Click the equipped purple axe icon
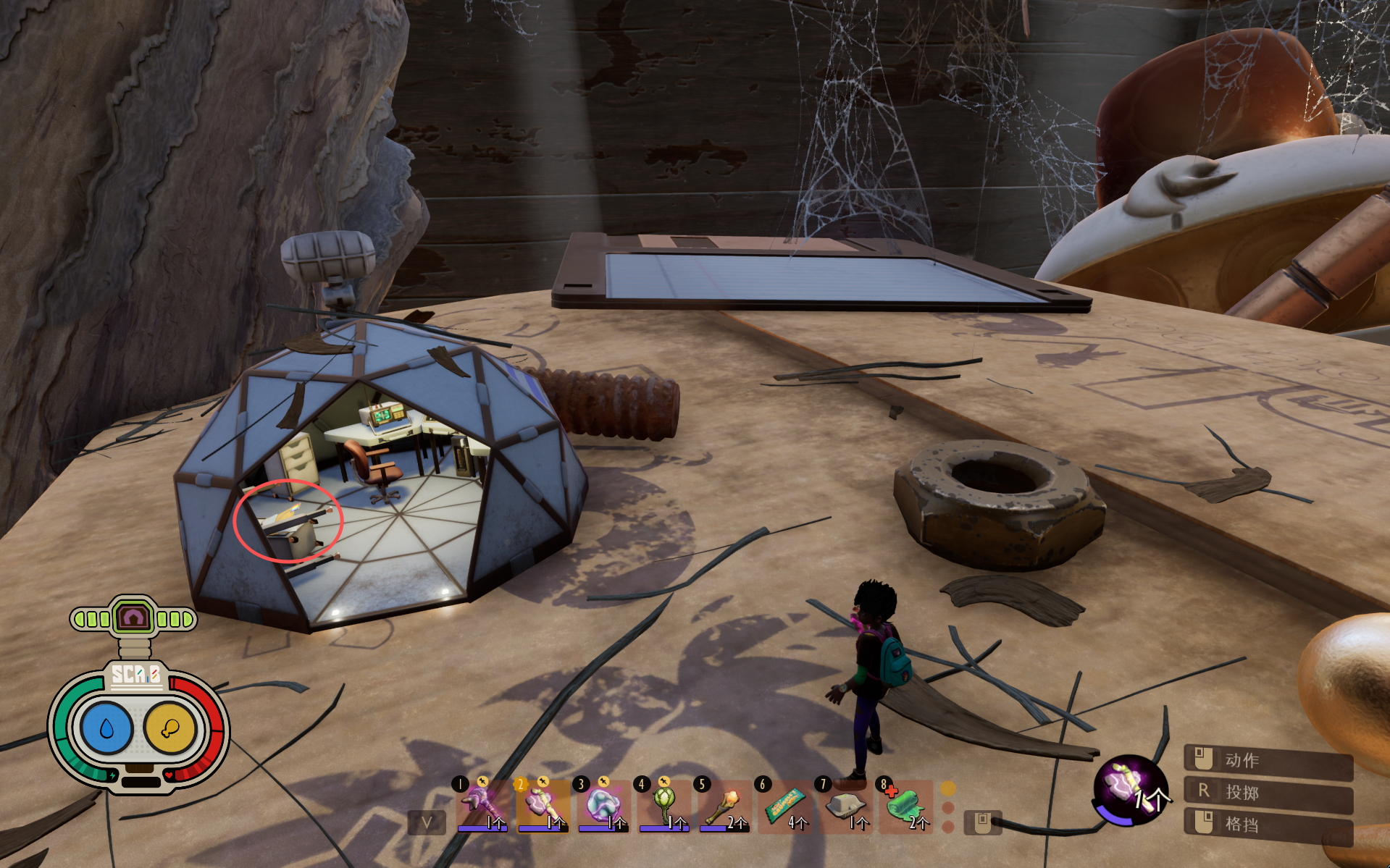This screenshot has height=868, width=1390. click(1129, 788)
